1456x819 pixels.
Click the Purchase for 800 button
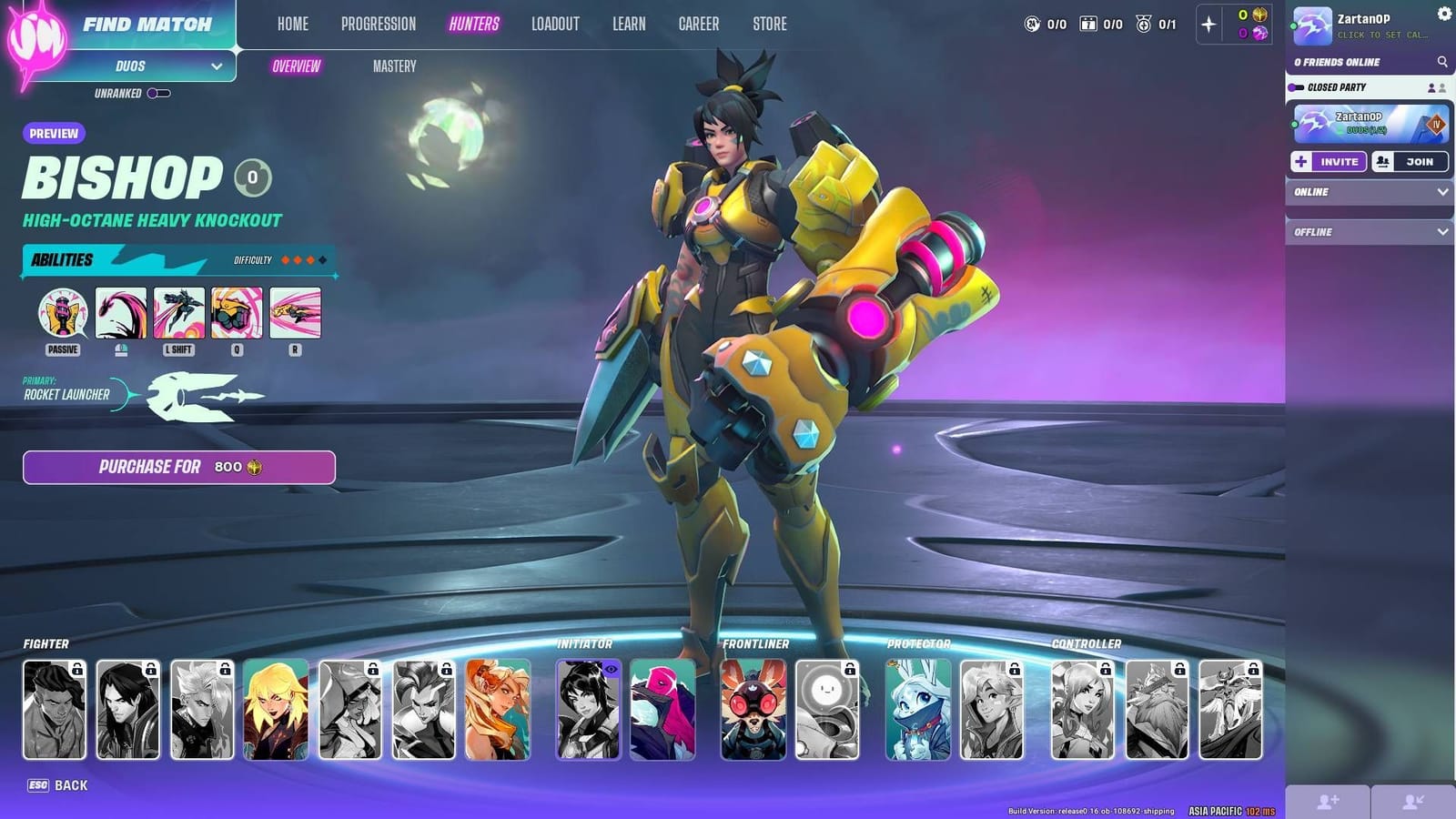(x=178, y=467)
